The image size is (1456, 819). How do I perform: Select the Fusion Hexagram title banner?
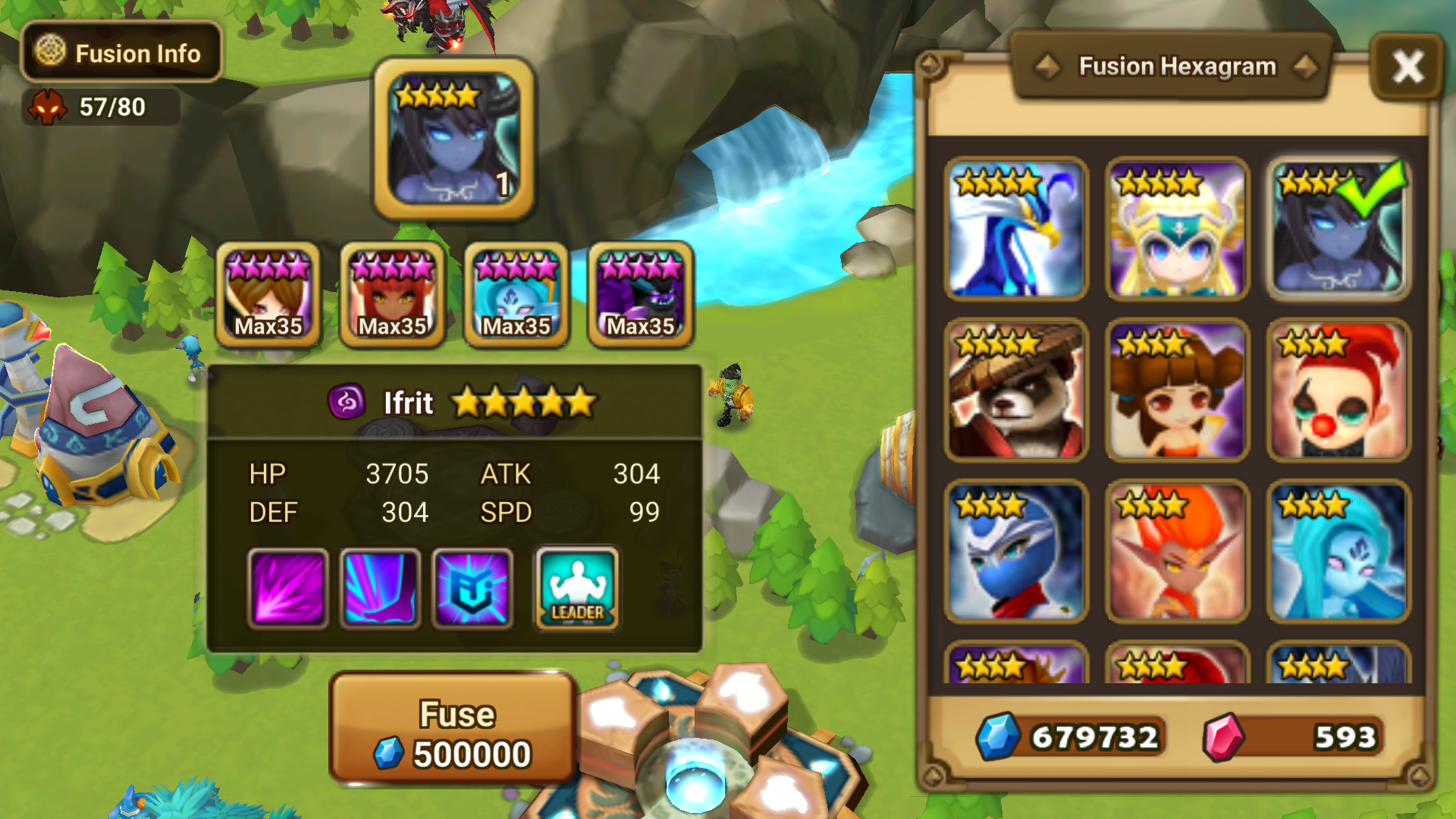click(1177, 66)
